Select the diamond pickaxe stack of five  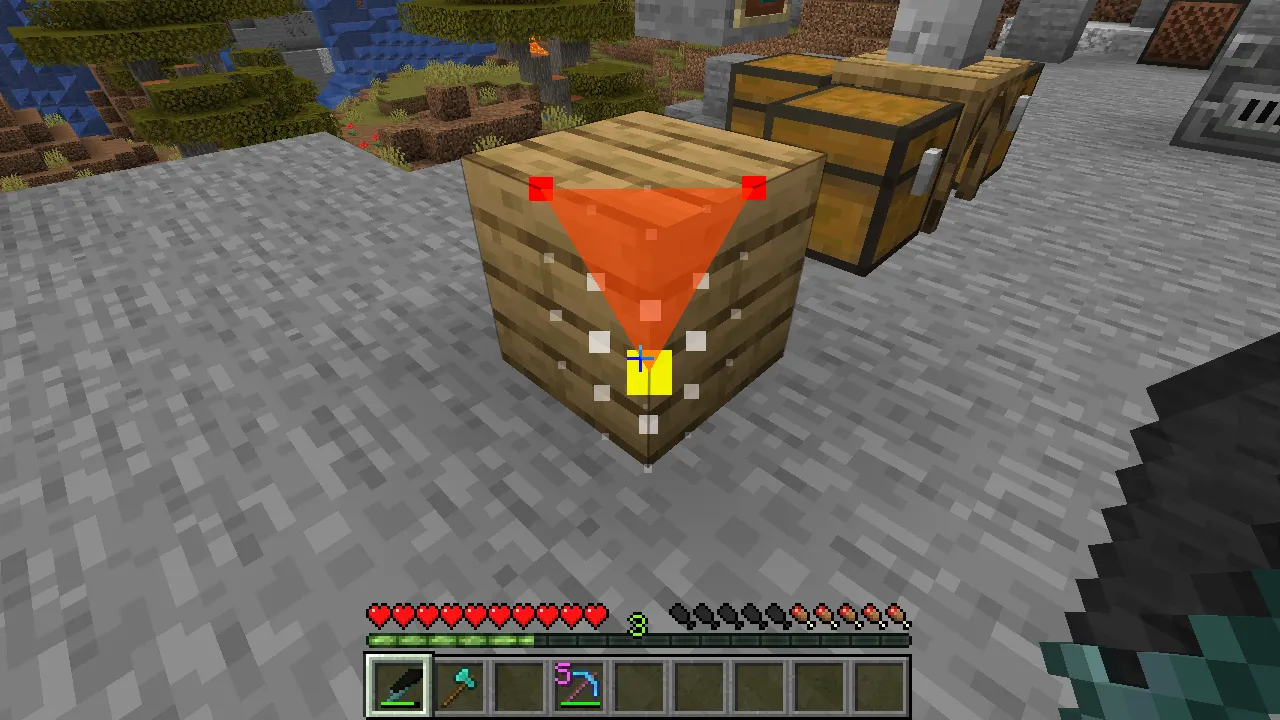(x=578, y=684)
